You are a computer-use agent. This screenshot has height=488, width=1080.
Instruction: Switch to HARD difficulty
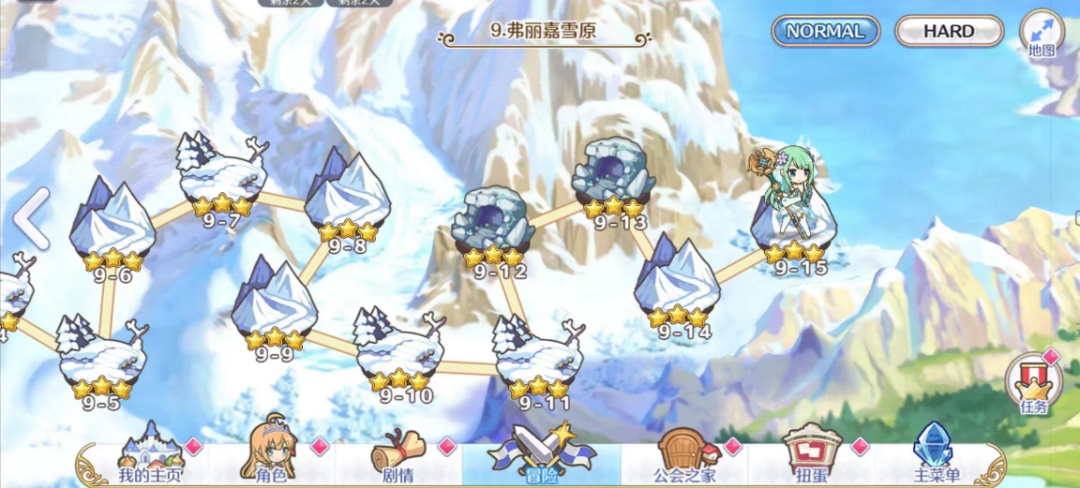(948, 31)
